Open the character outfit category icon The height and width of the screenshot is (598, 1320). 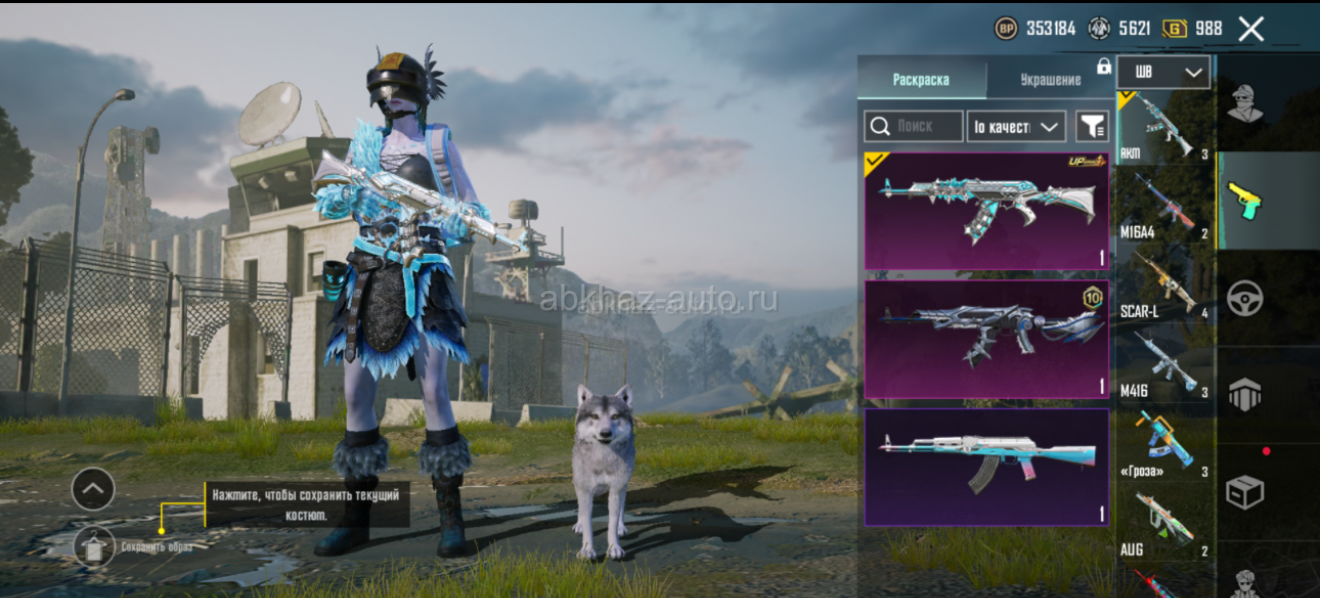coord(1245,103)
